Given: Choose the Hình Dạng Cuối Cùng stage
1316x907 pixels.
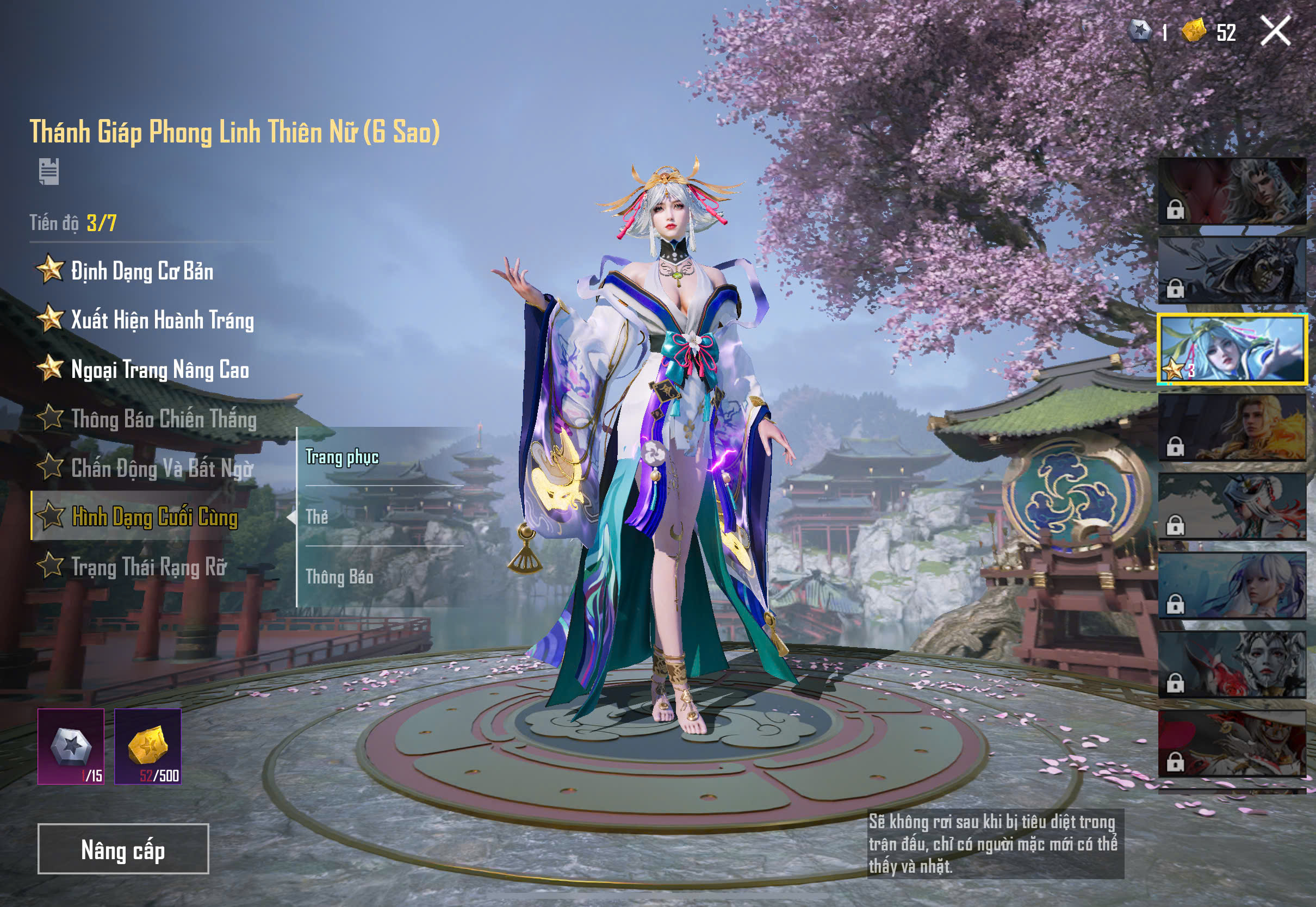Looking at the screenshot, I should coord(154,517).
